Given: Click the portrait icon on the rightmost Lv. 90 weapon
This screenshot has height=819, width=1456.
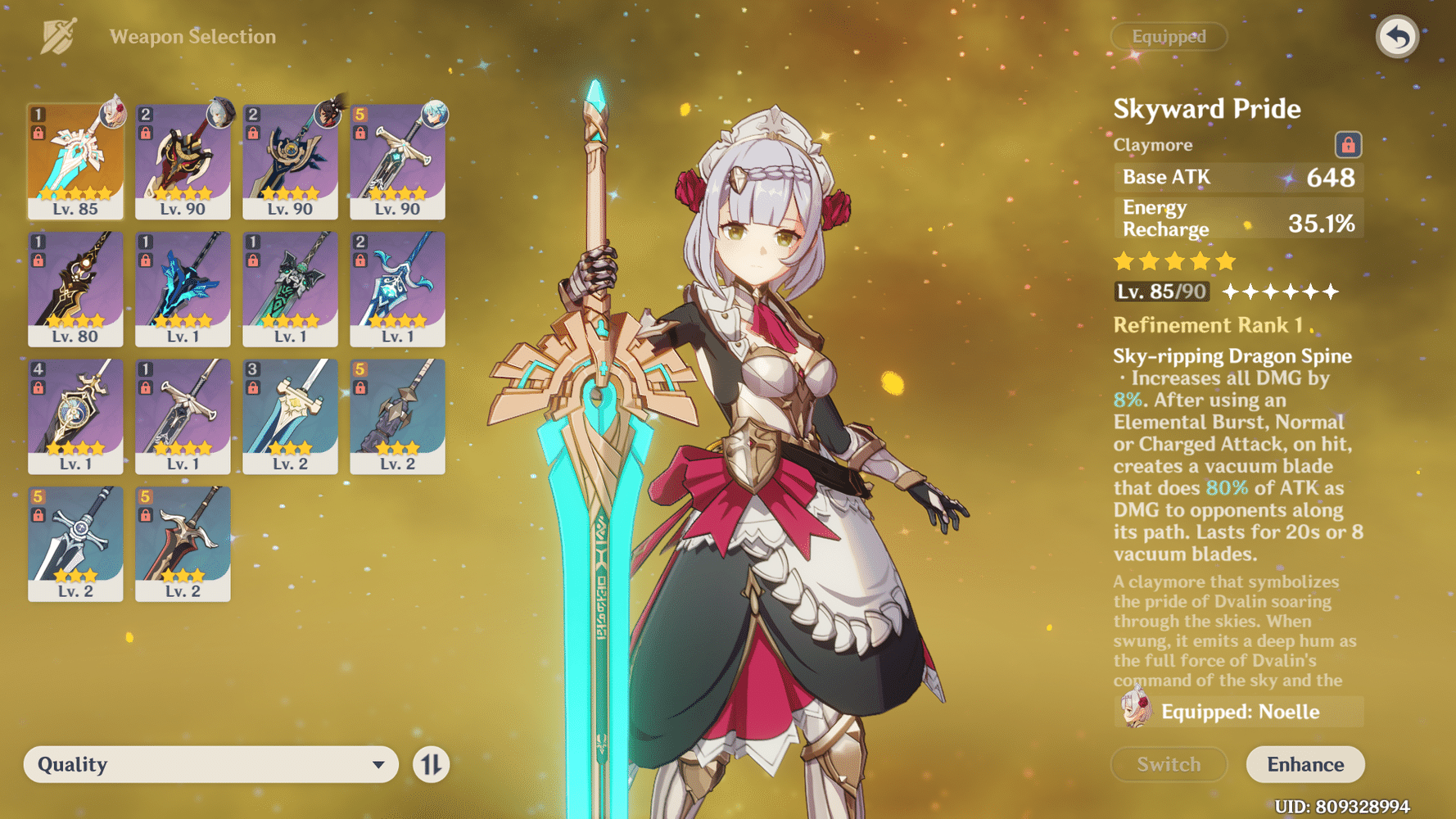Looking at the screenshot, I should [433, 115].
